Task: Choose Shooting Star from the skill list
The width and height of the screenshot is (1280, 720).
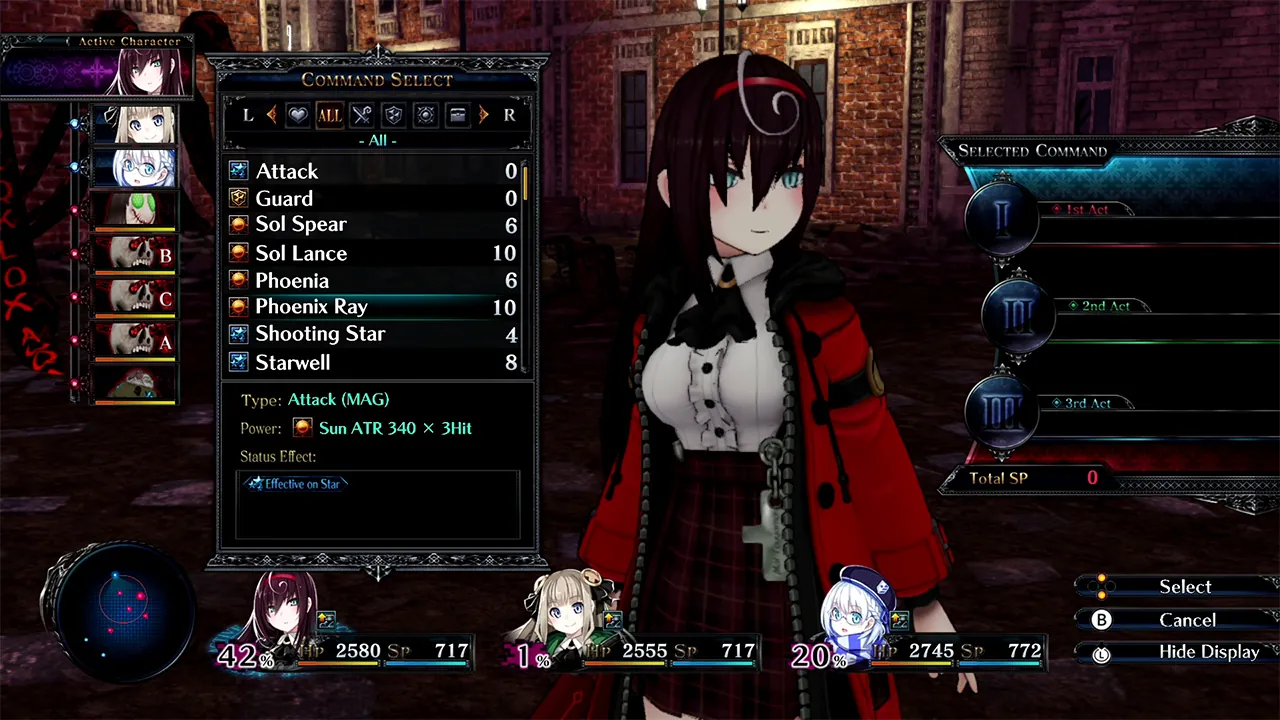Action: (x=320, y=333)
